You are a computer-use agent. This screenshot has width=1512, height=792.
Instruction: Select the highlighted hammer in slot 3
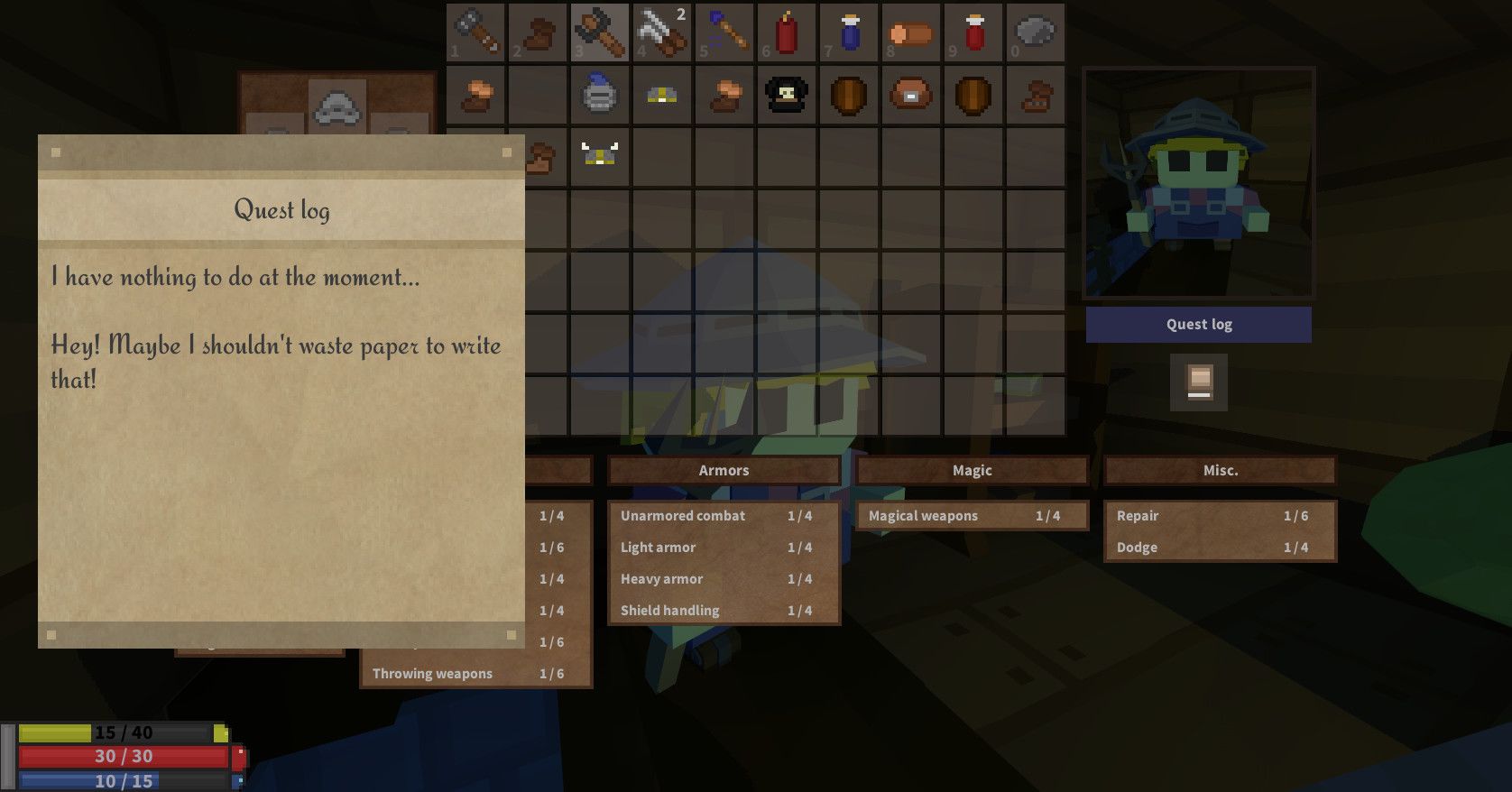pyautogui.click(x=600, y=32)
